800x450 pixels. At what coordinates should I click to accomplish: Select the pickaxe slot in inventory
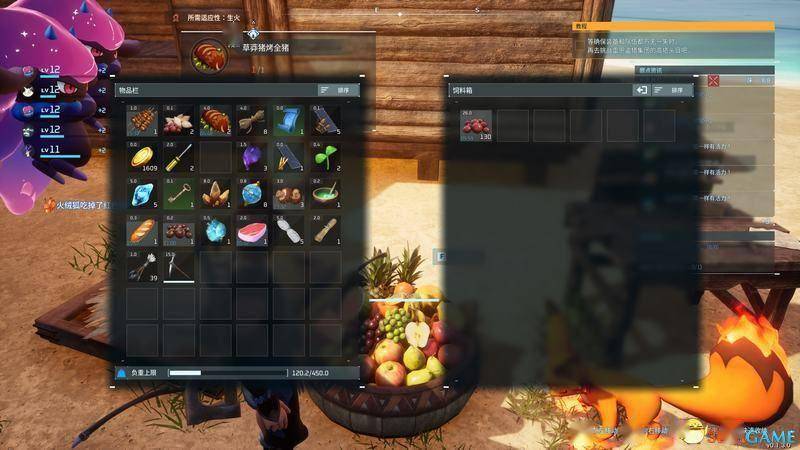(178, 267)
